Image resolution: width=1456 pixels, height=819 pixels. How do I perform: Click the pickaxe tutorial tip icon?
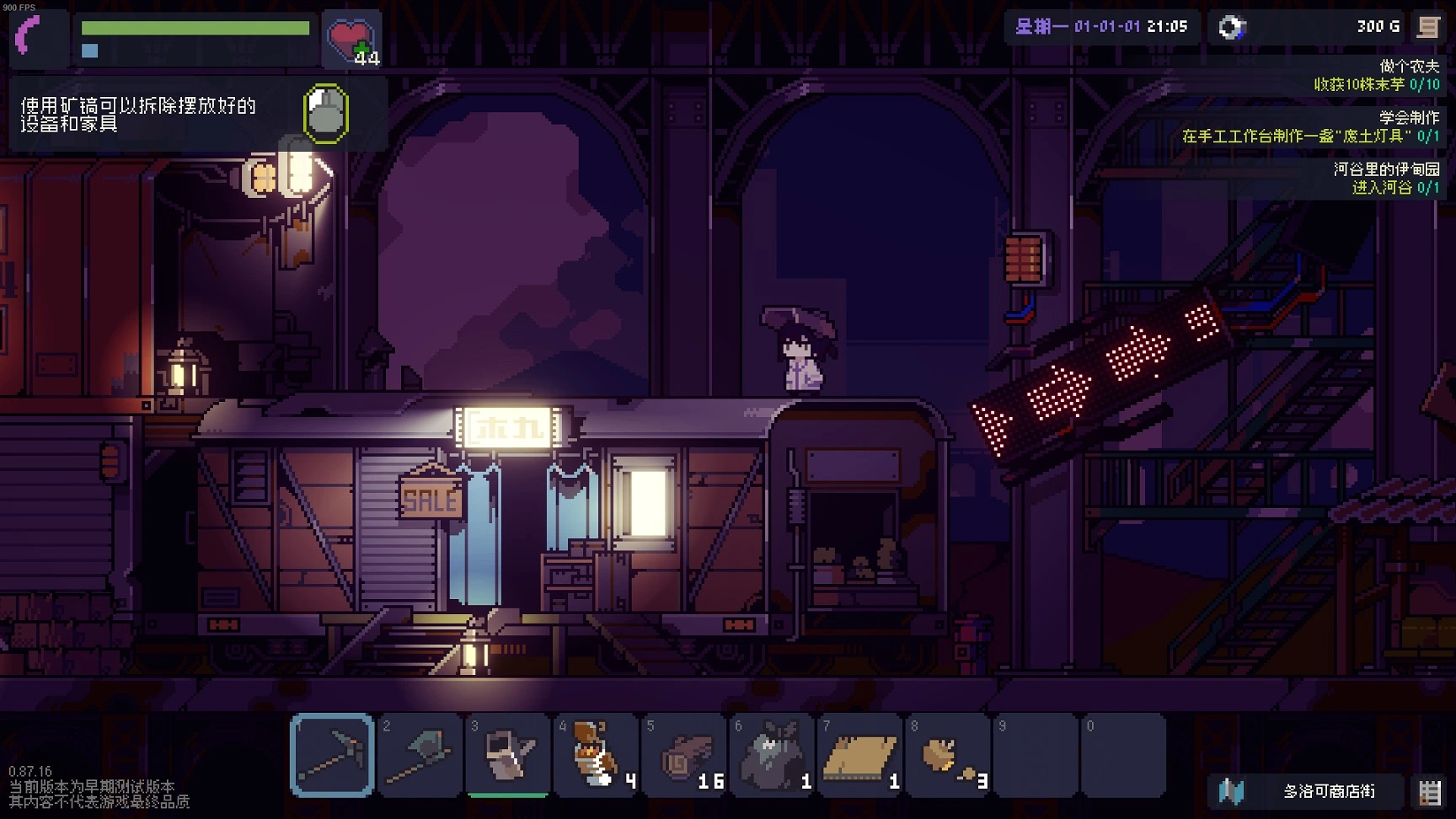pos(326,114)
